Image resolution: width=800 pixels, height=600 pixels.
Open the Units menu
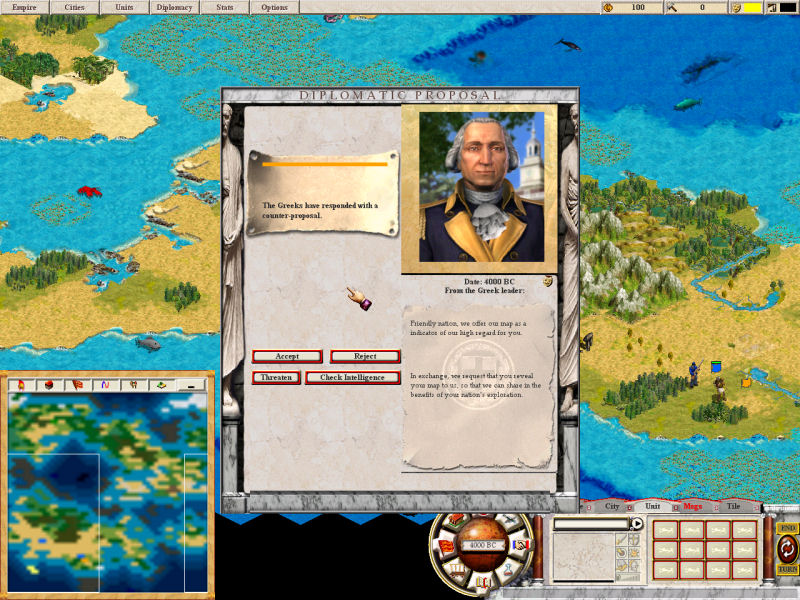[x=124, y=7]
